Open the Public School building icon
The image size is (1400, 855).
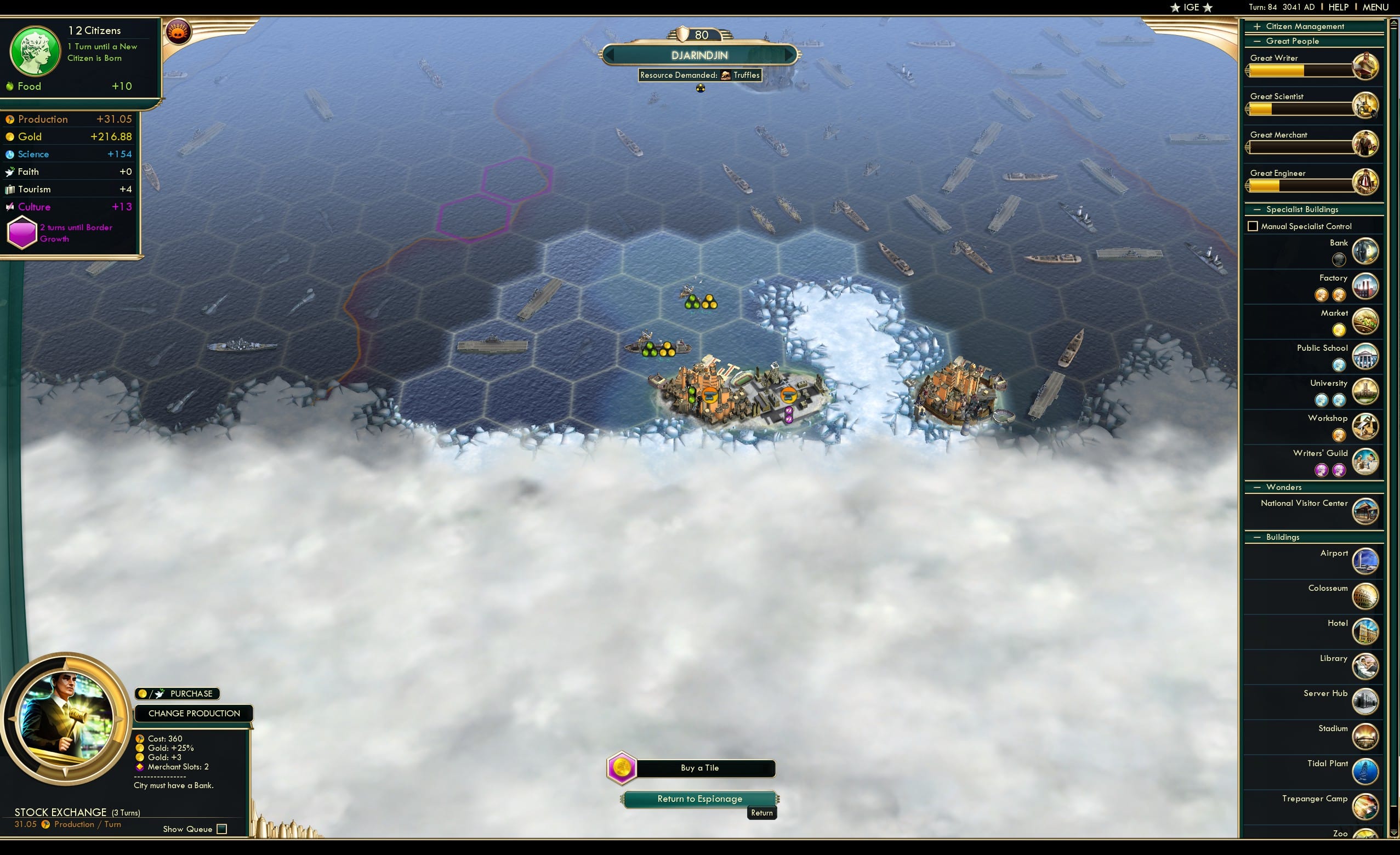pyautogui.click(x=1366, y=356)
